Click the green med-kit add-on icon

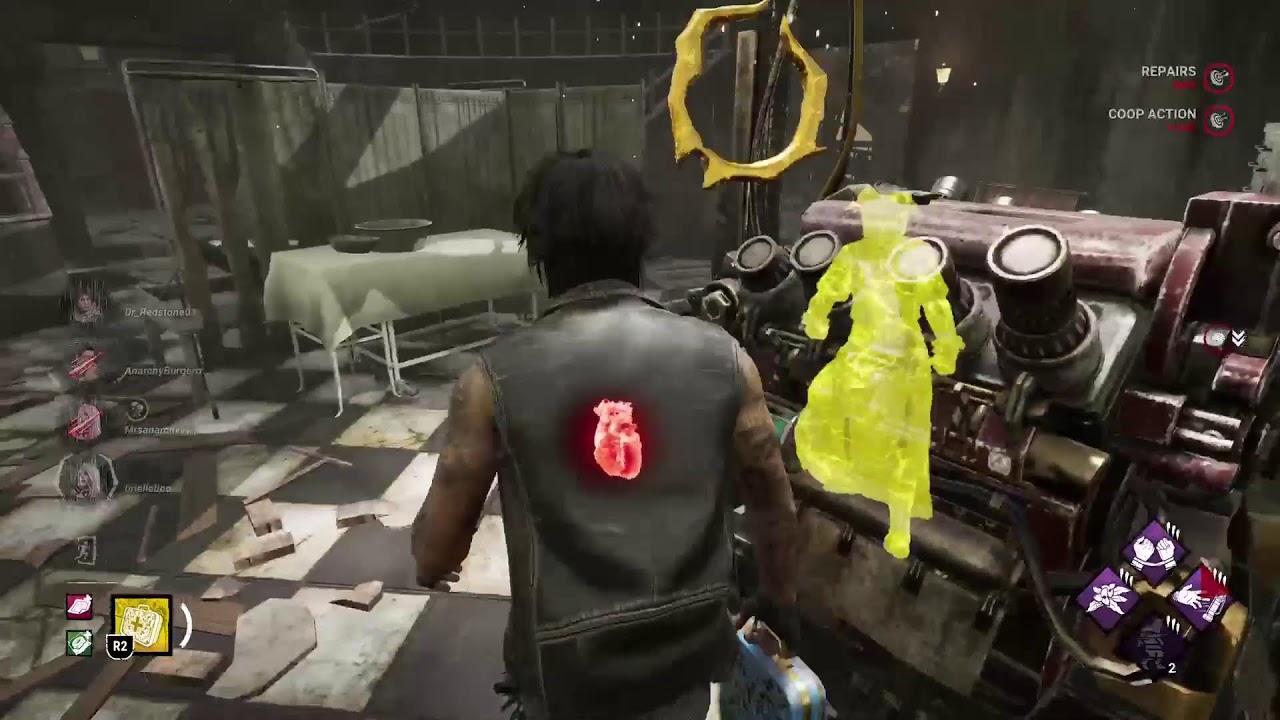tap(79, 643)
